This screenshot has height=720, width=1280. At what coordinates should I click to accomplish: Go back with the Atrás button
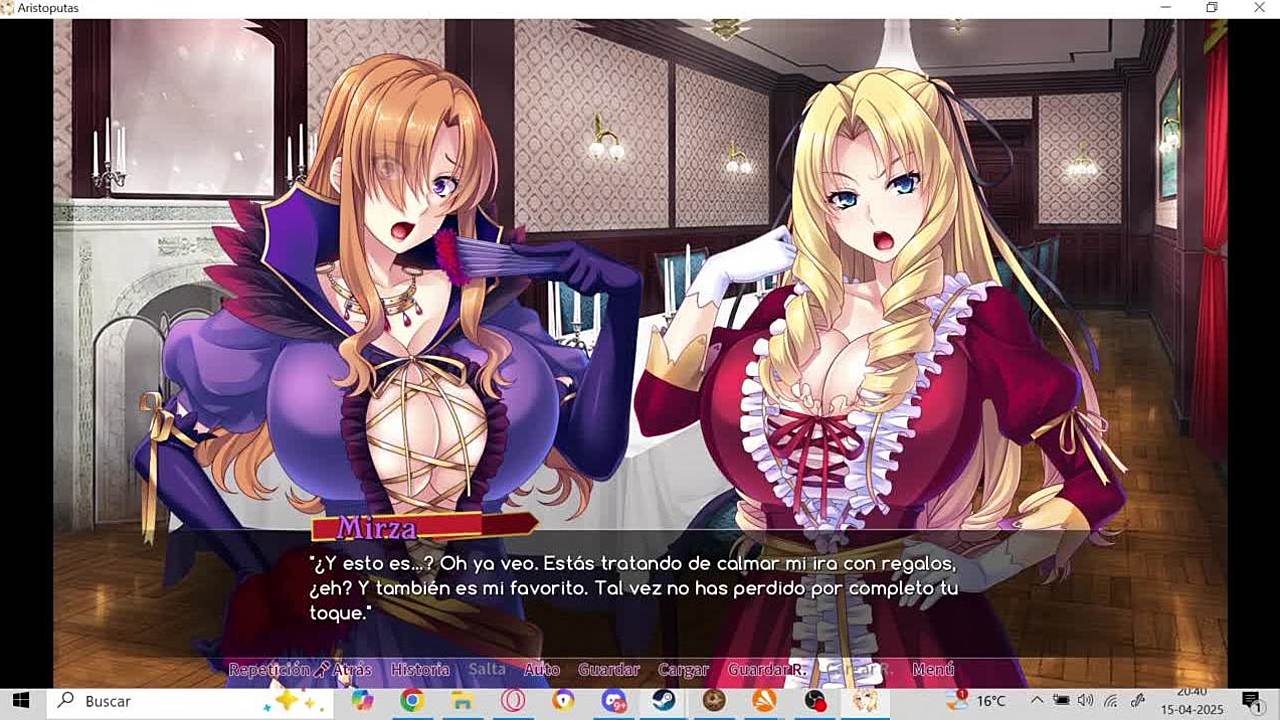[x=351, y=669]
